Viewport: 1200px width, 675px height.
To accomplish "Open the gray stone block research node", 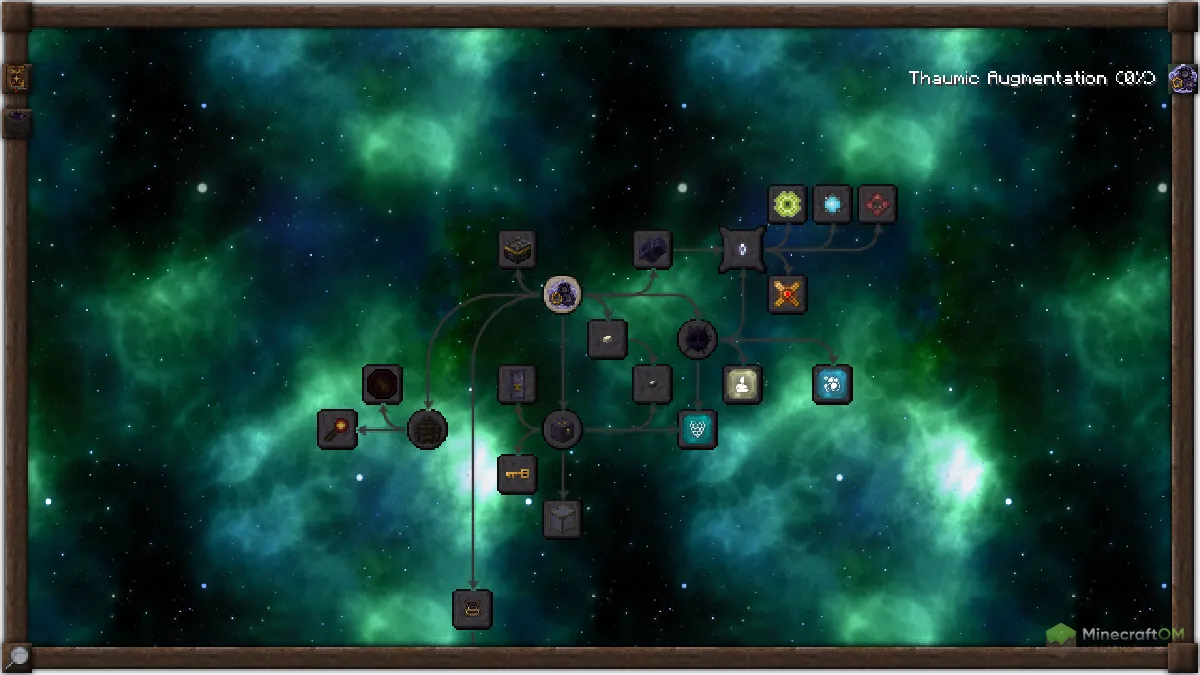I will click(562, 519).
